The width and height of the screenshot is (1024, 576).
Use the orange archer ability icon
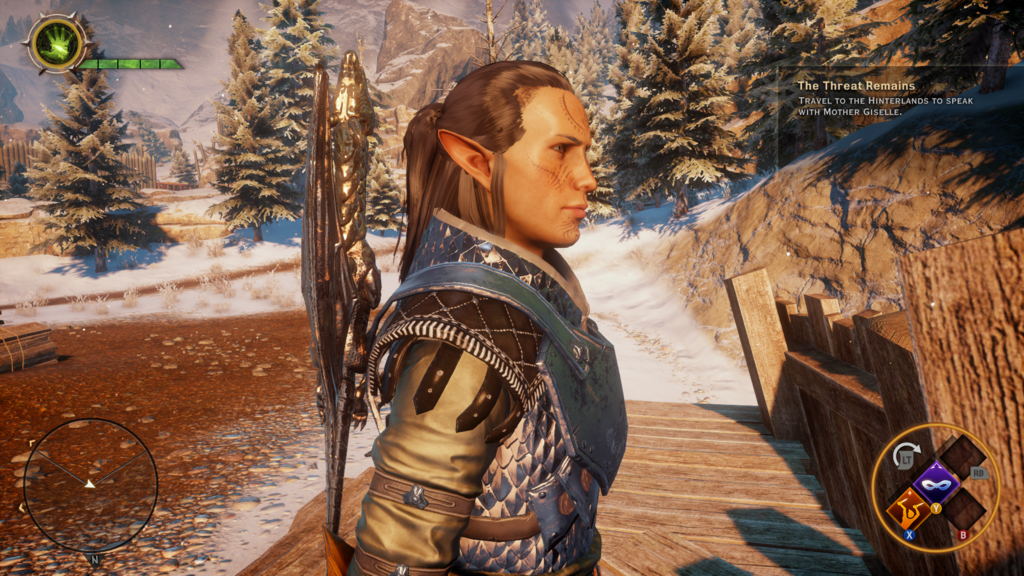pos(909,510)
